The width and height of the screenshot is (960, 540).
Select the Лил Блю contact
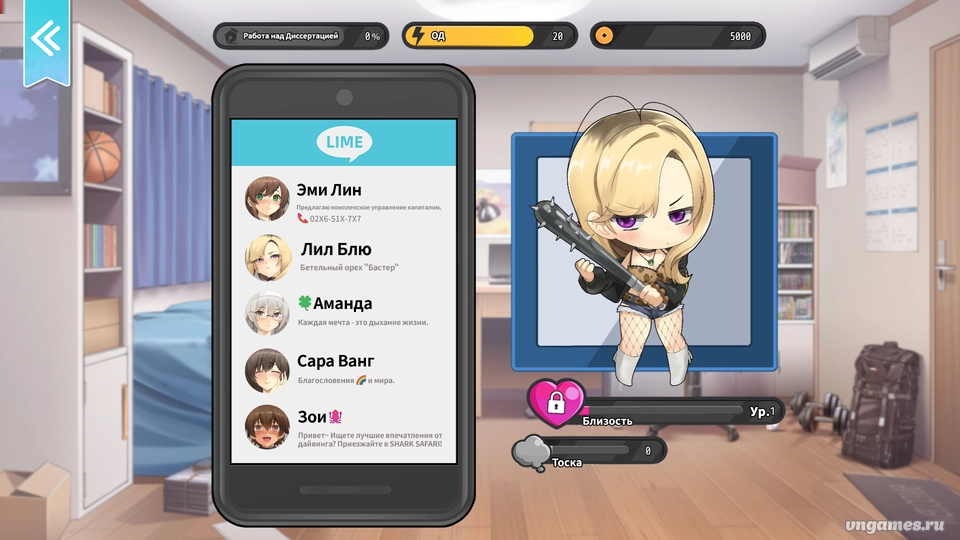[343, 257]
